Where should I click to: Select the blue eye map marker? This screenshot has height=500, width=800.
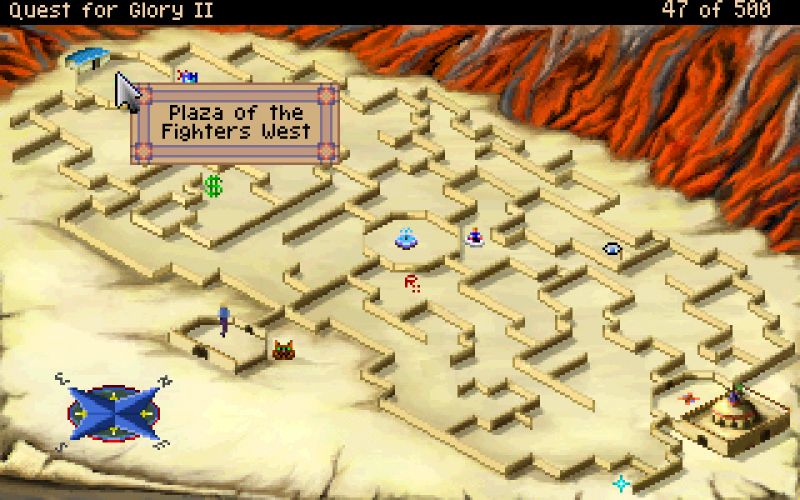[x=612, y=249]
